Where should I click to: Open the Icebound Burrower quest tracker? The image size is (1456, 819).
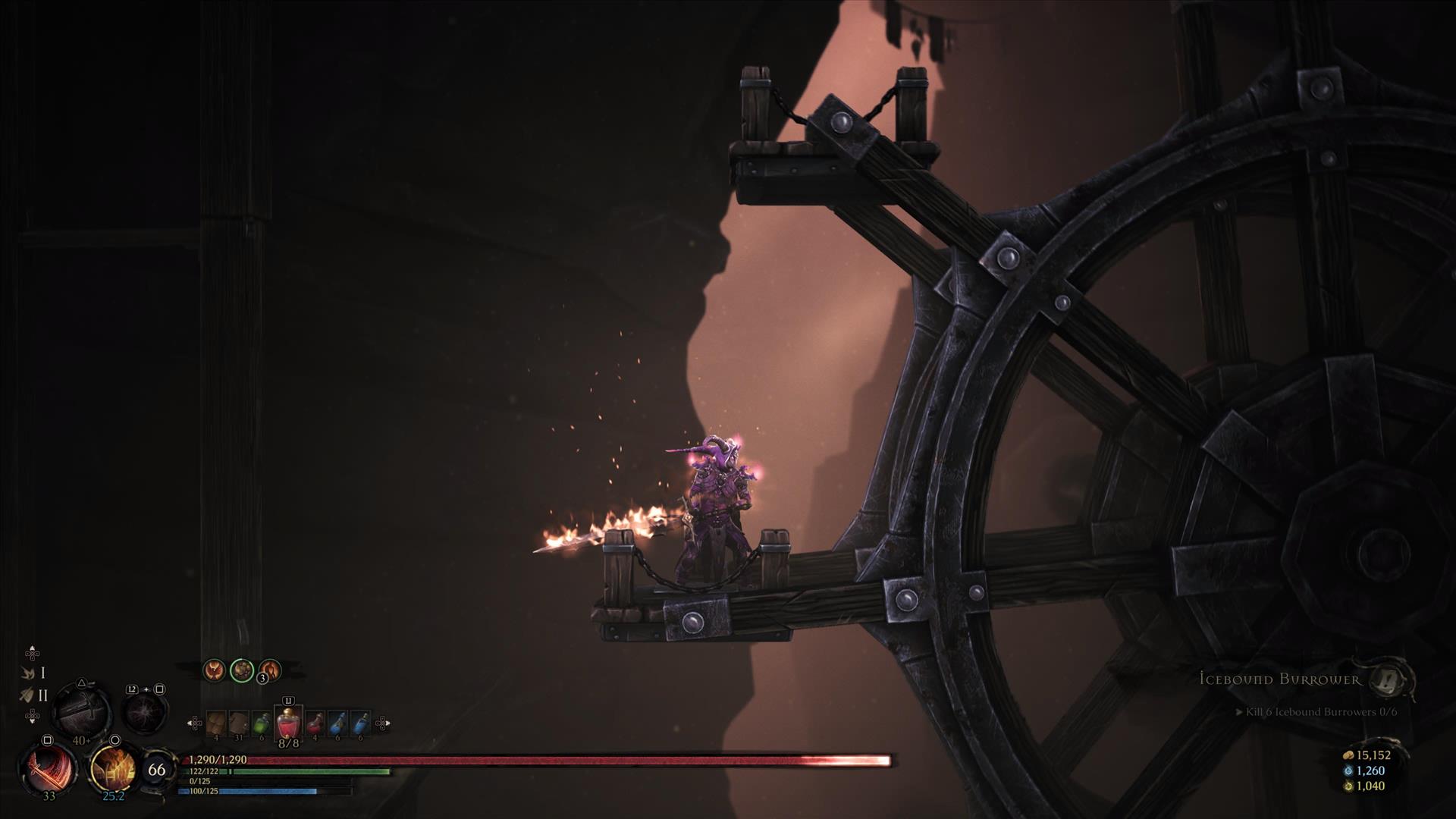[x=1280, y=679]
